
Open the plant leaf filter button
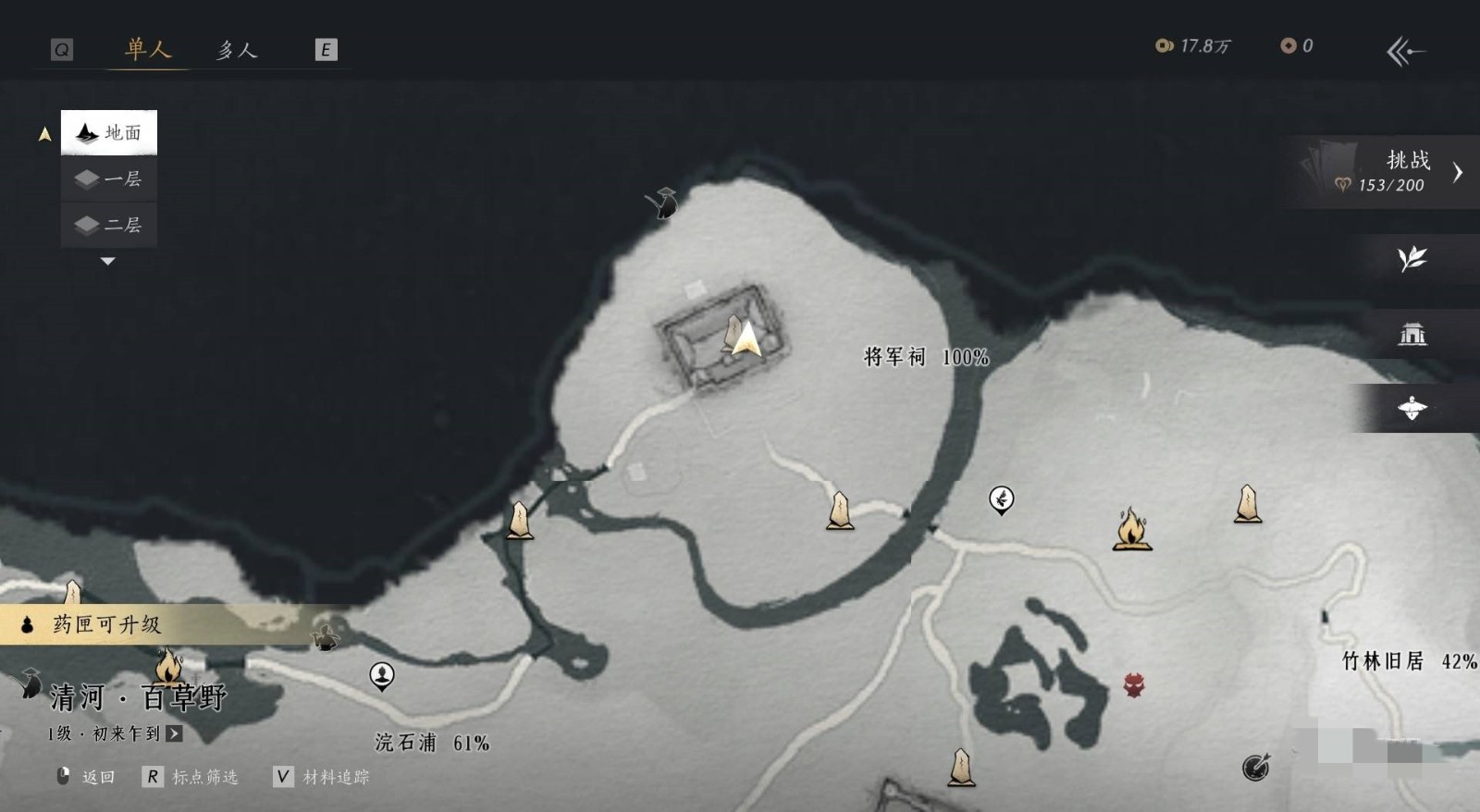point(1412,259)
